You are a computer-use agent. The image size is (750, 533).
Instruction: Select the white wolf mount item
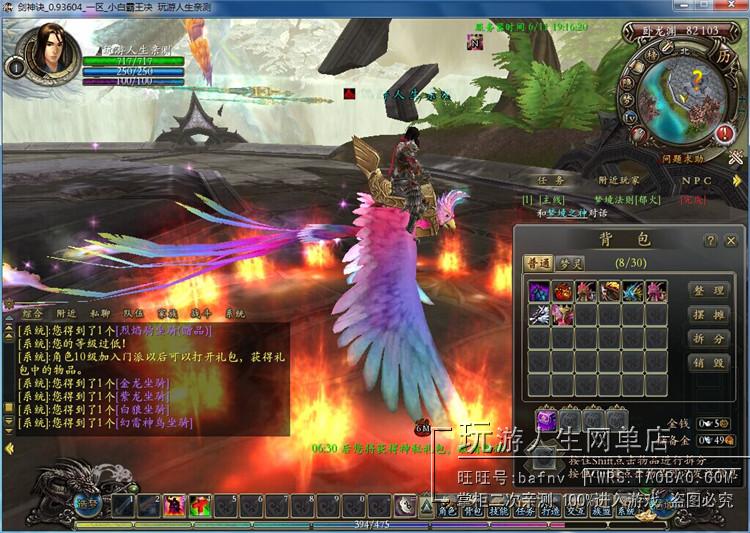(x=539, y=314)
